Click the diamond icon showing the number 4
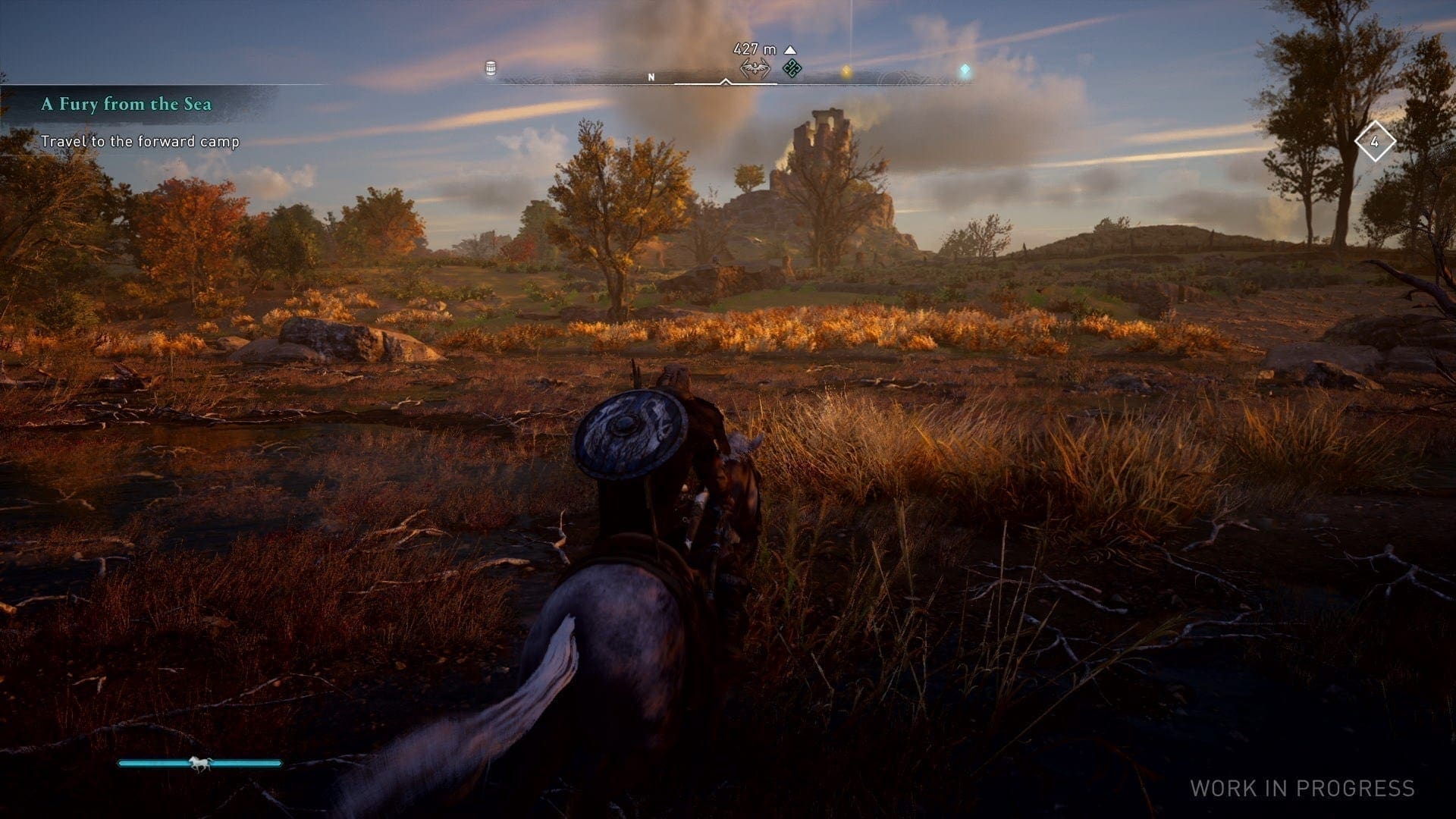1456x819 pixels. (x=1374, y=142)
